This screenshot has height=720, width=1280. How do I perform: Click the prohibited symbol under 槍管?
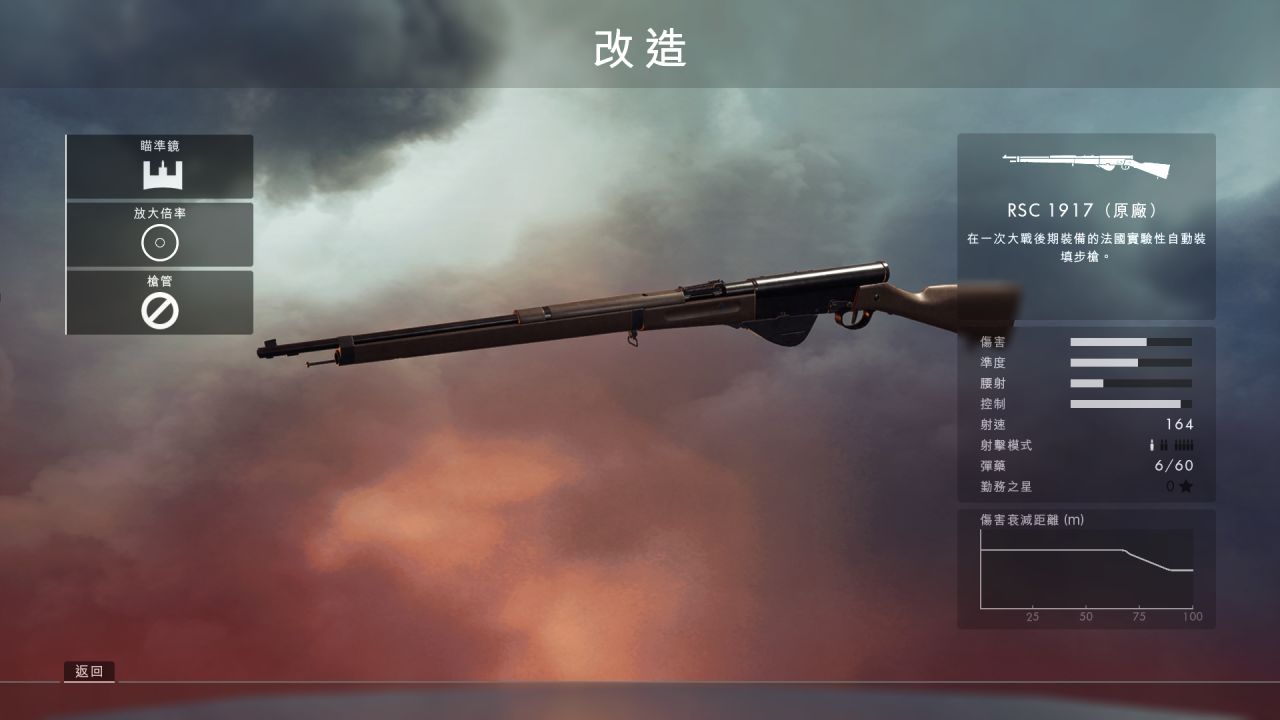click(160, 312)
